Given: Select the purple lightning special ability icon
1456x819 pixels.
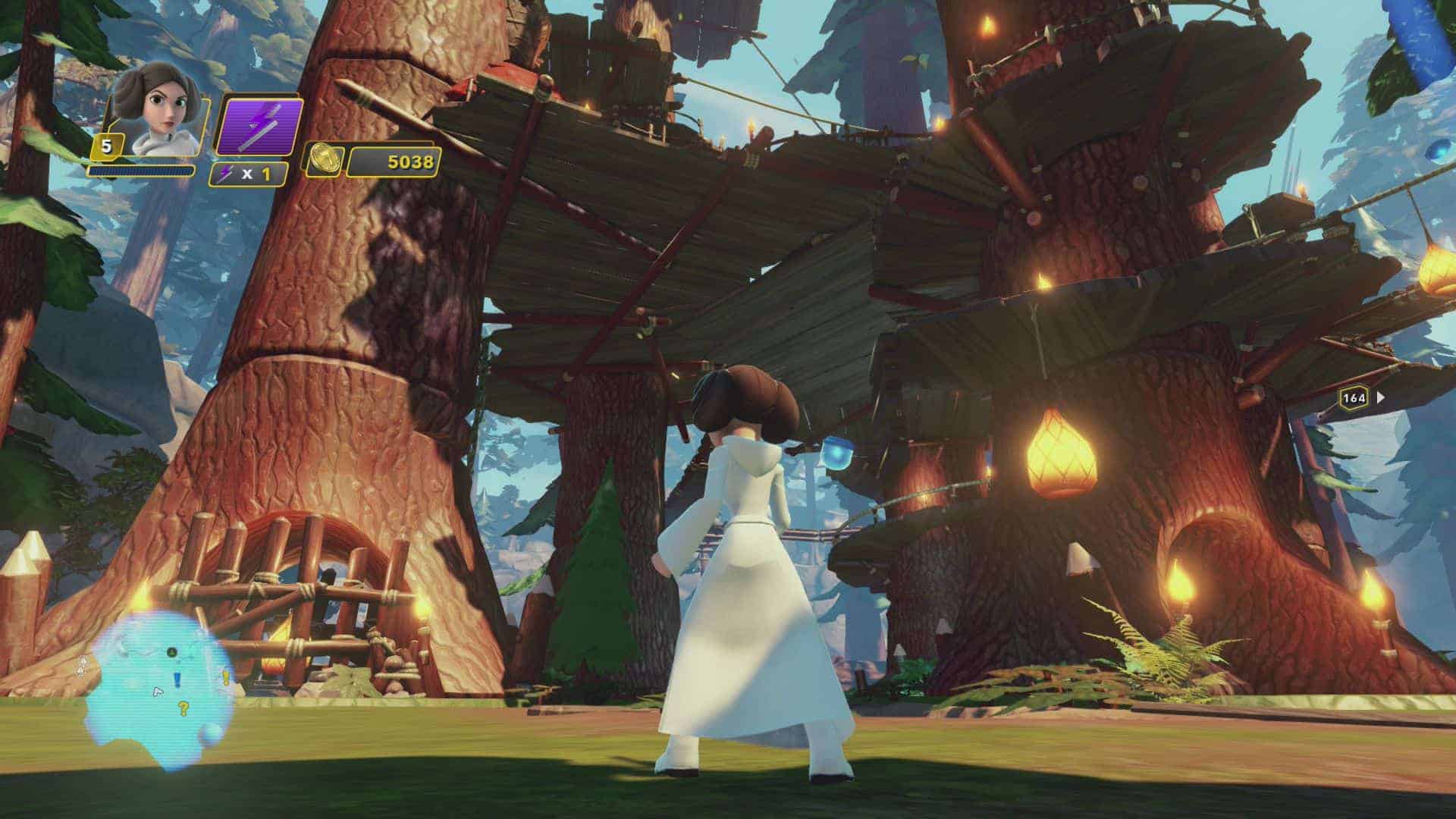Looking at the screenshot, I should pyautogui.click(x=259, y=126).
